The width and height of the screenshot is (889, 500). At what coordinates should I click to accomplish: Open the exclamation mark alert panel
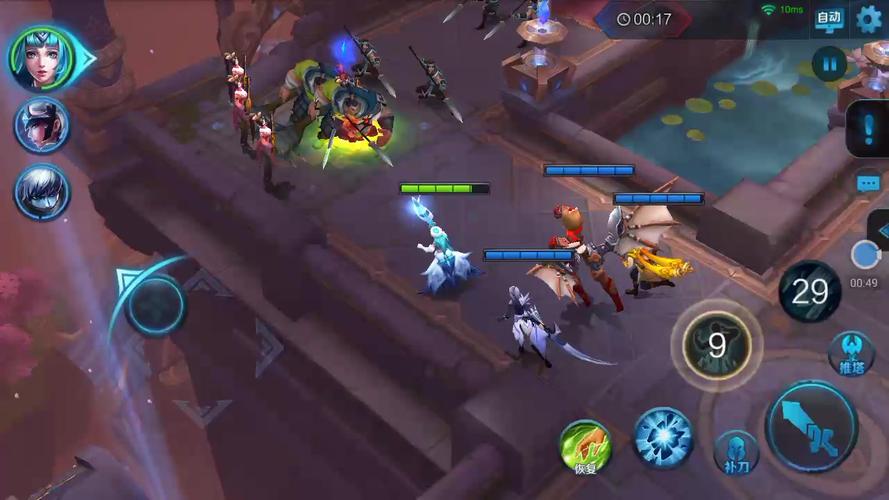click(866, 130)
